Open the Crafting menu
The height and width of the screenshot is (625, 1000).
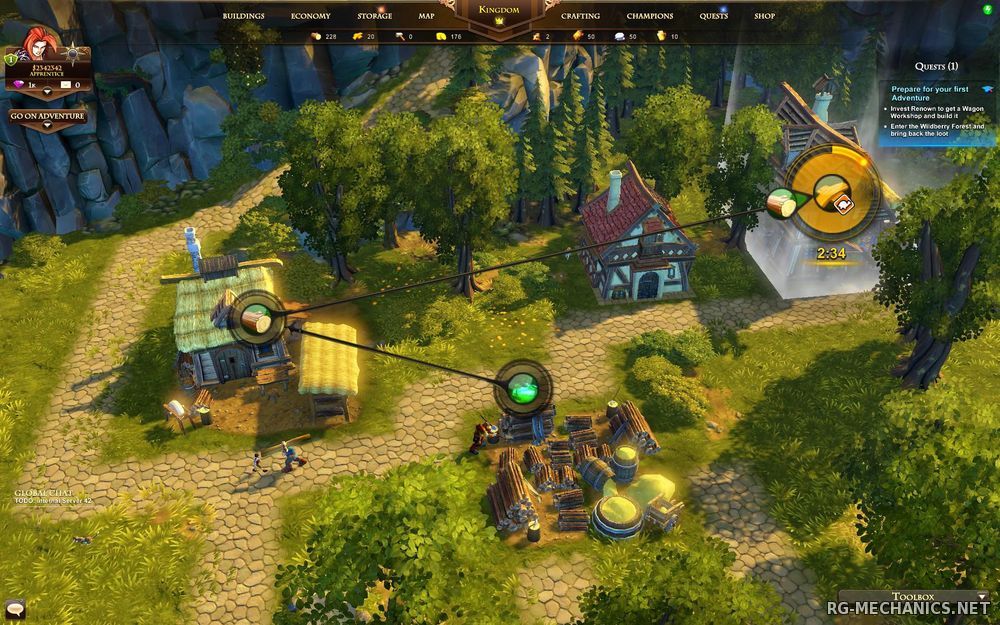pos(580,16)
